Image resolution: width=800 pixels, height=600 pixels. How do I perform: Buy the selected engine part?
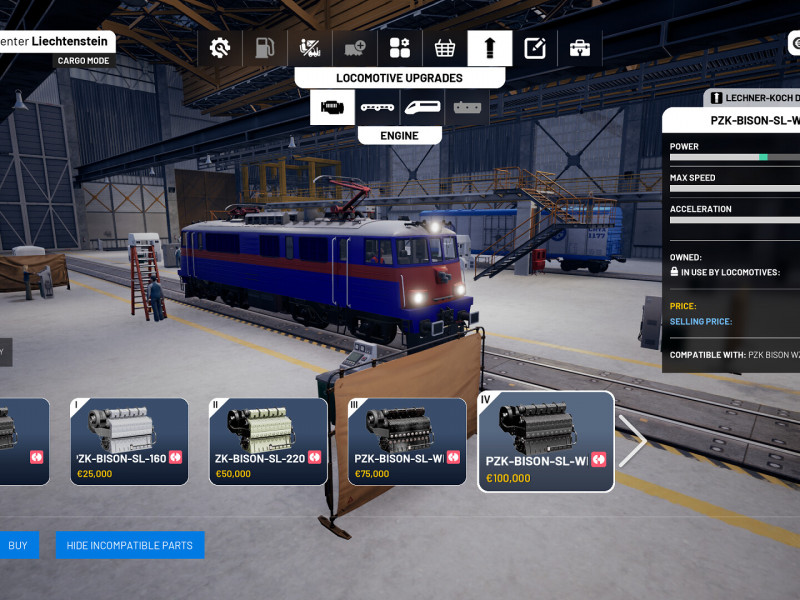tap(18, 545)
